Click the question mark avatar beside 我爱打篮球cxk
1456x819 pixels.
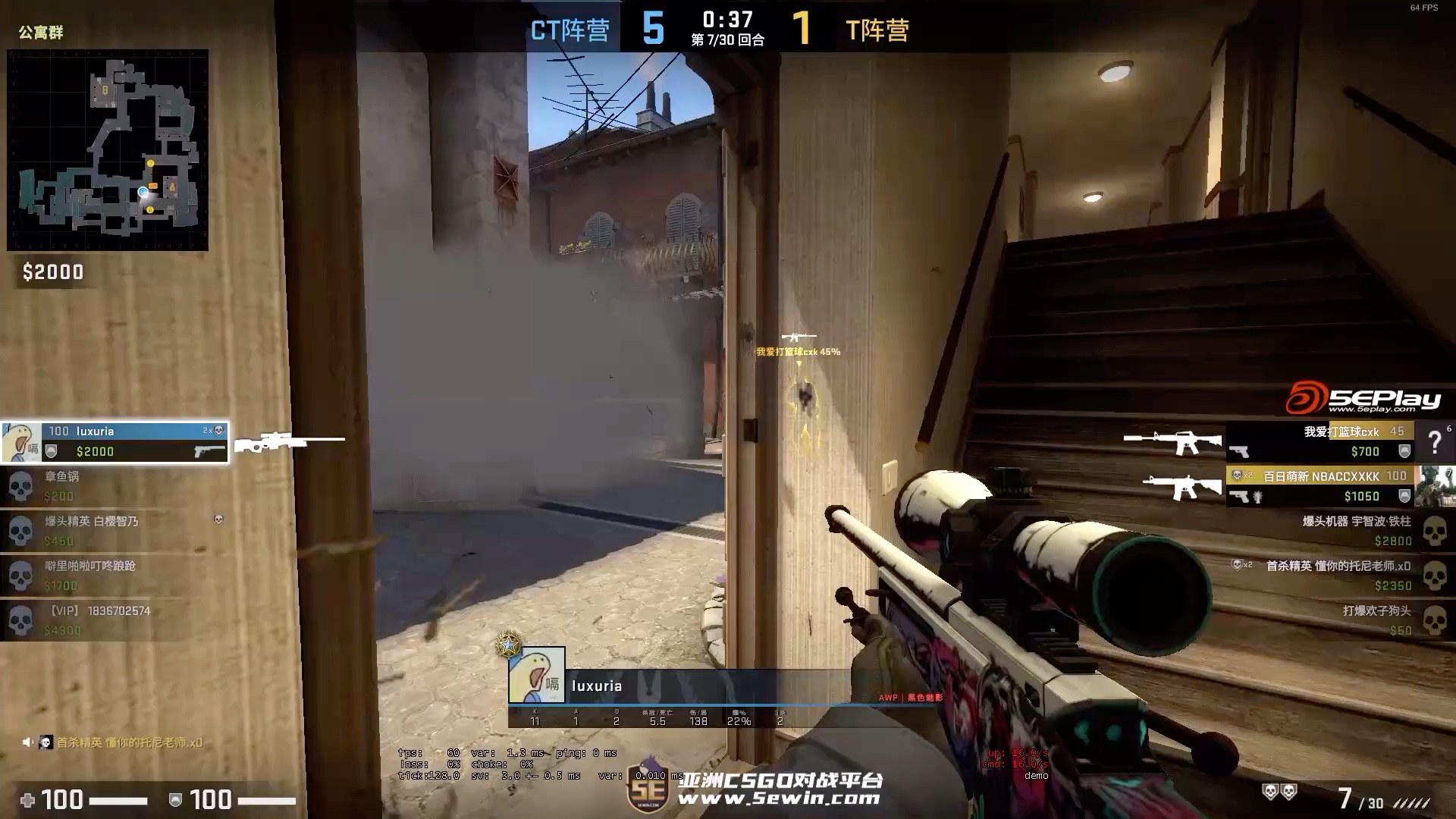coord(1436,442)
